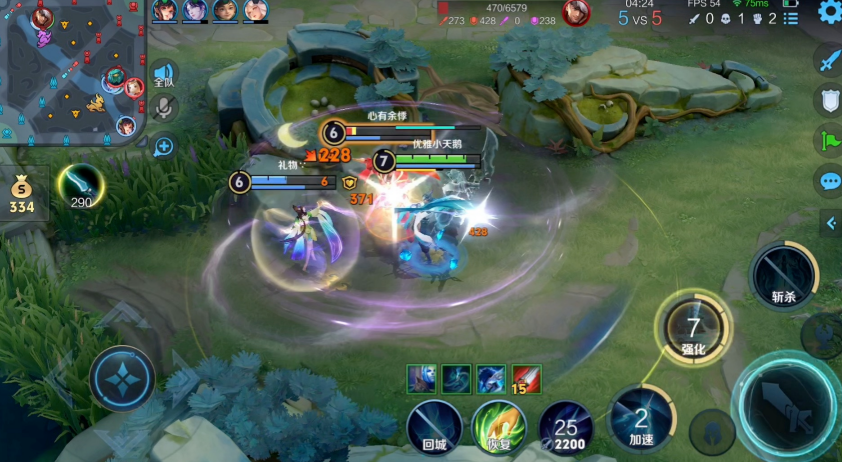The height and width of the screenshot is (462, 842).
Task: Tap the minimap
Action: click(x=70, y=72)
